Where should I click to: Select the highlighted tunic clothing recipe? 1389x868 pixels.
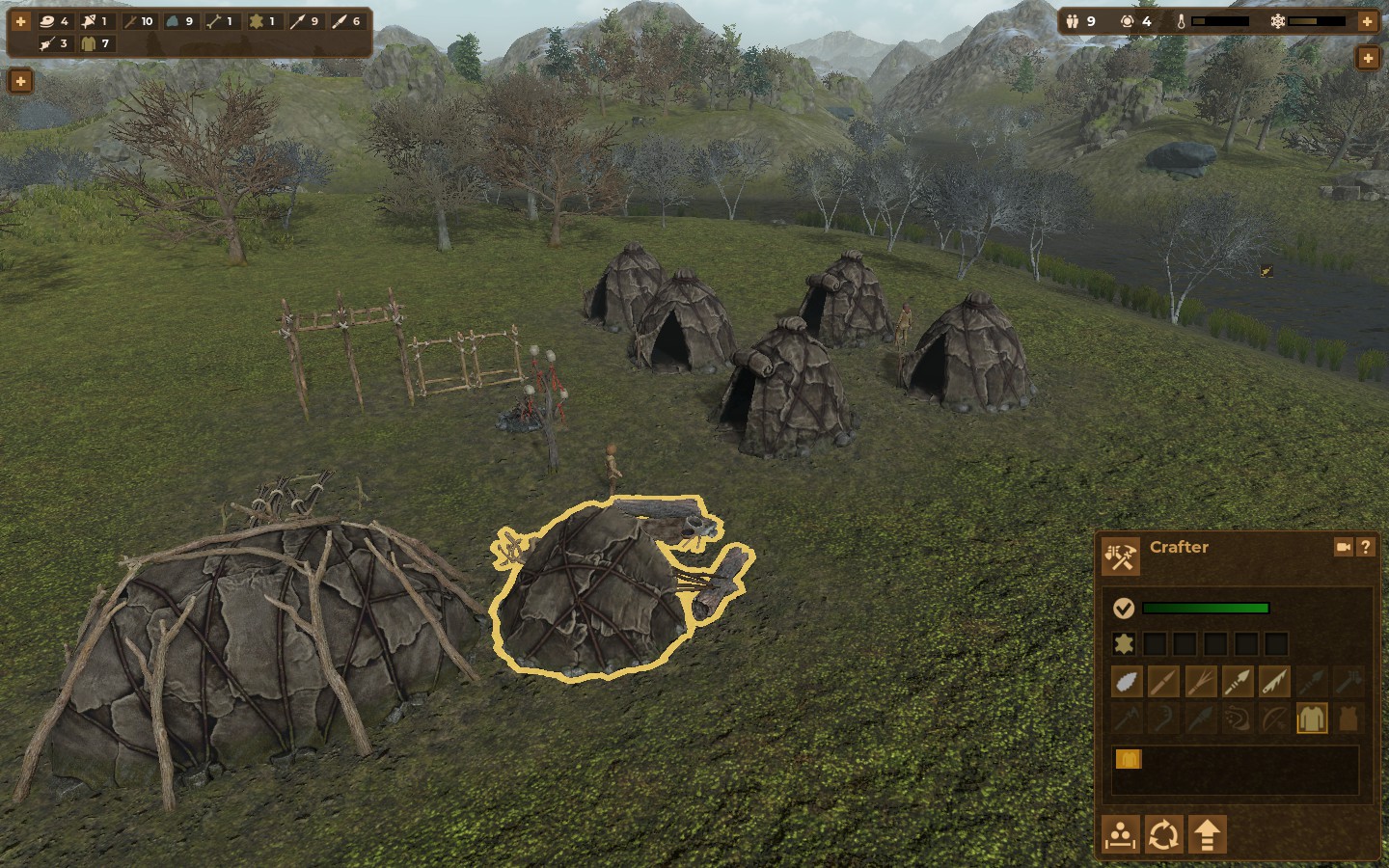click(1311, 719)
